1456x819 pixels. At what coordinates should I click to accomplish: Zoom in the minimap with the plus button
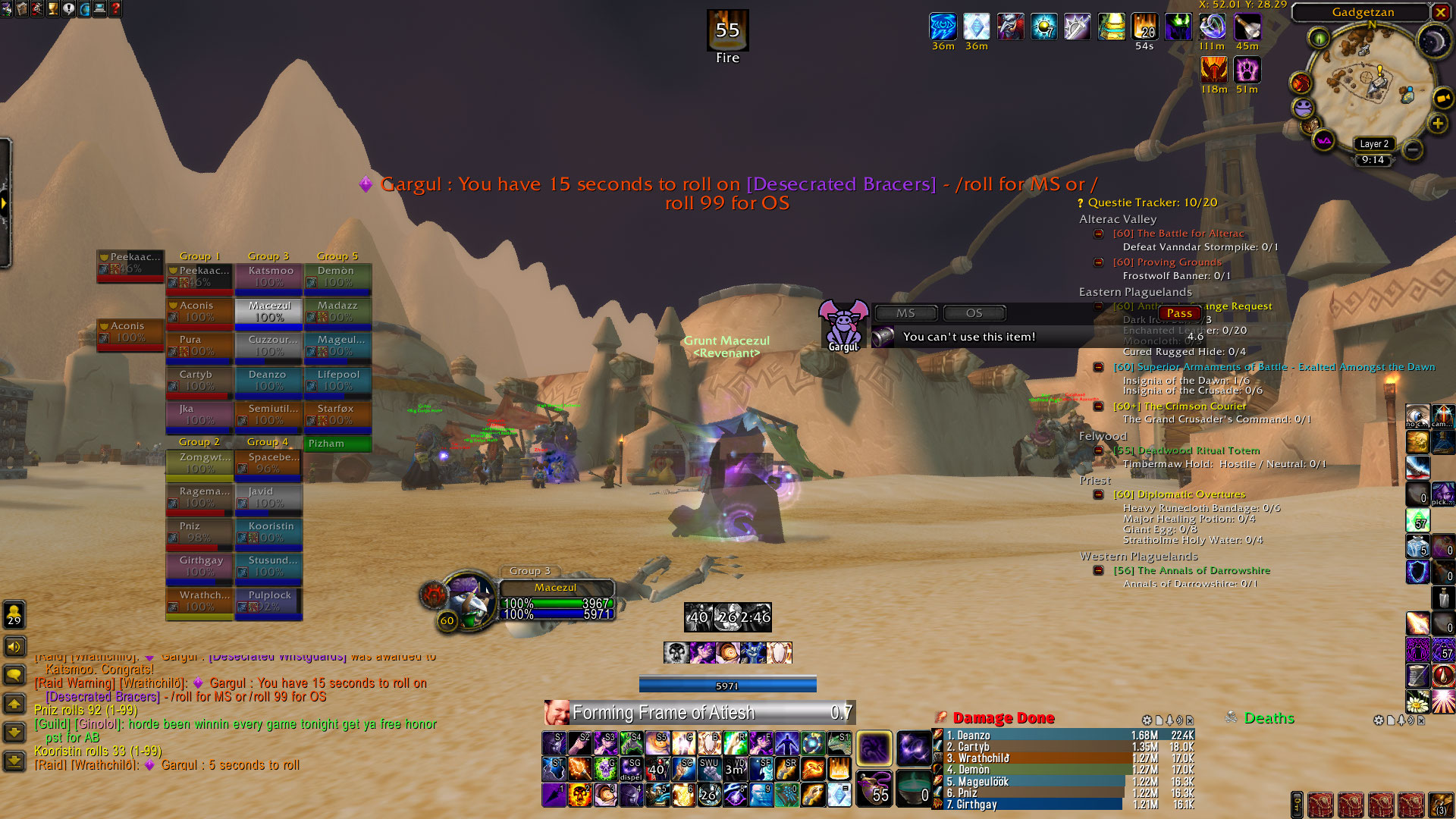[1437, 124]
